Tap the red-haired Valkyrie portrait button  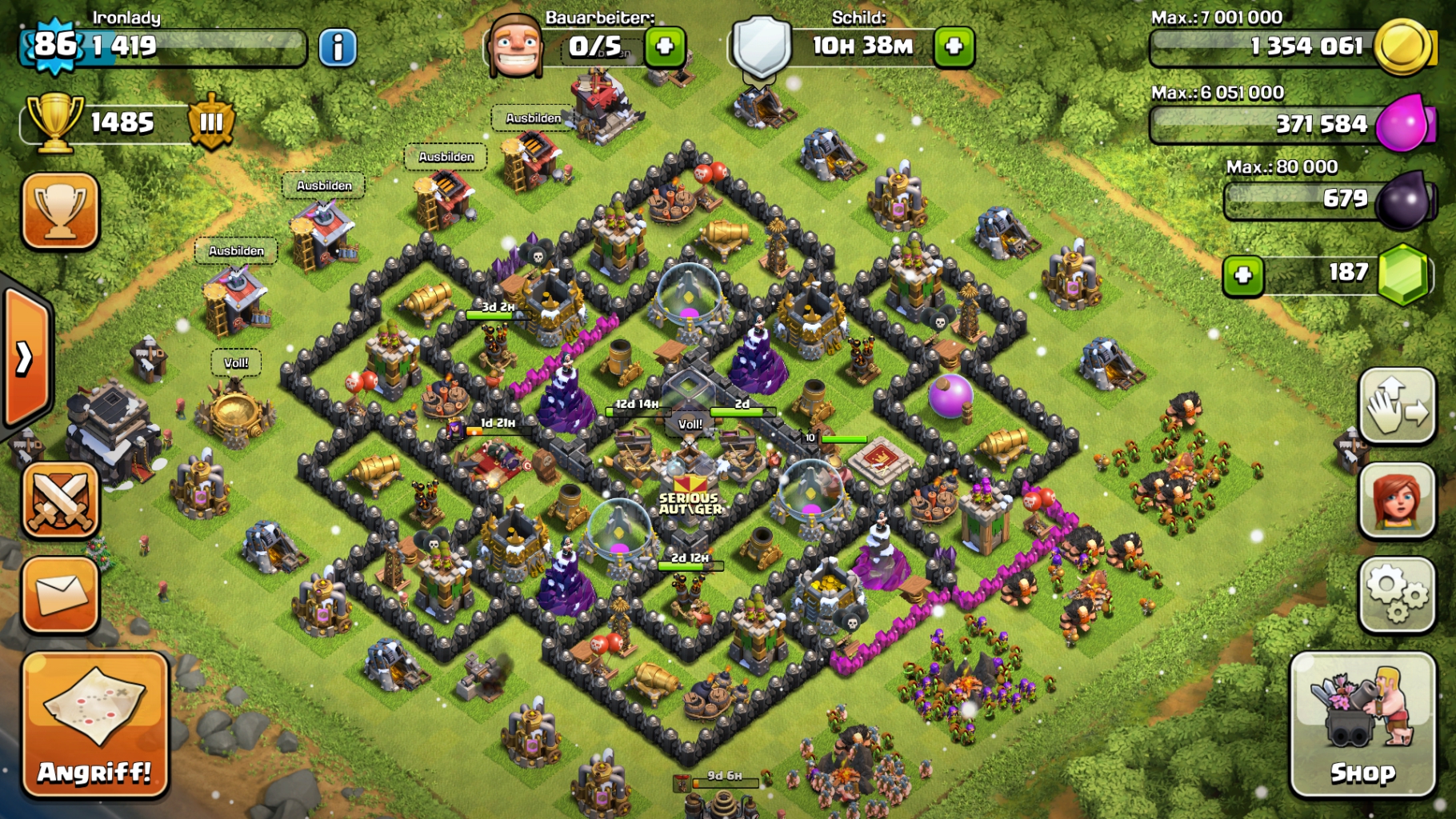(1397, 500)
